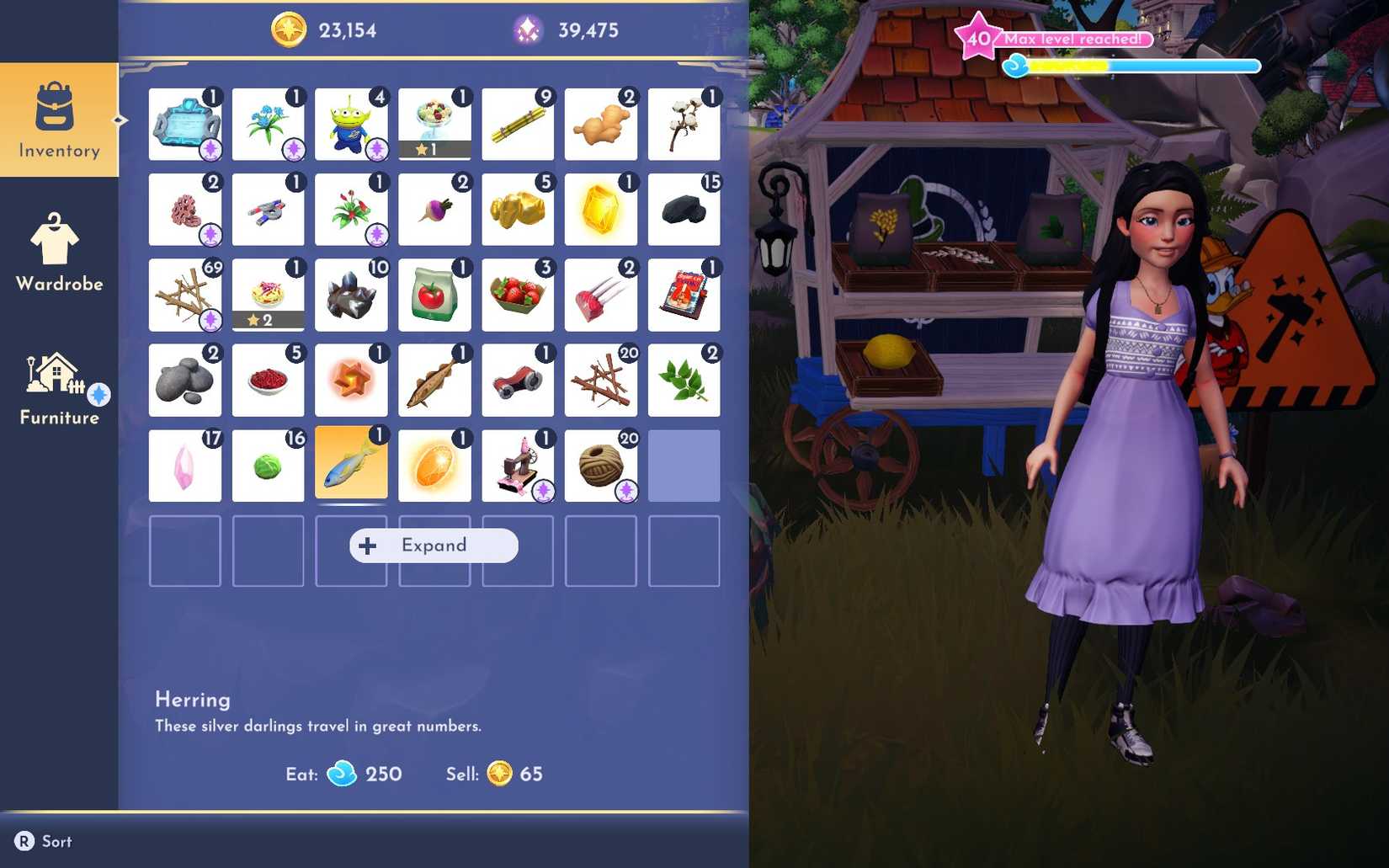This screenshot has width=1389, height=868.
Task: Click the cabbage item with quantity 16
Action: coord(268,465)
